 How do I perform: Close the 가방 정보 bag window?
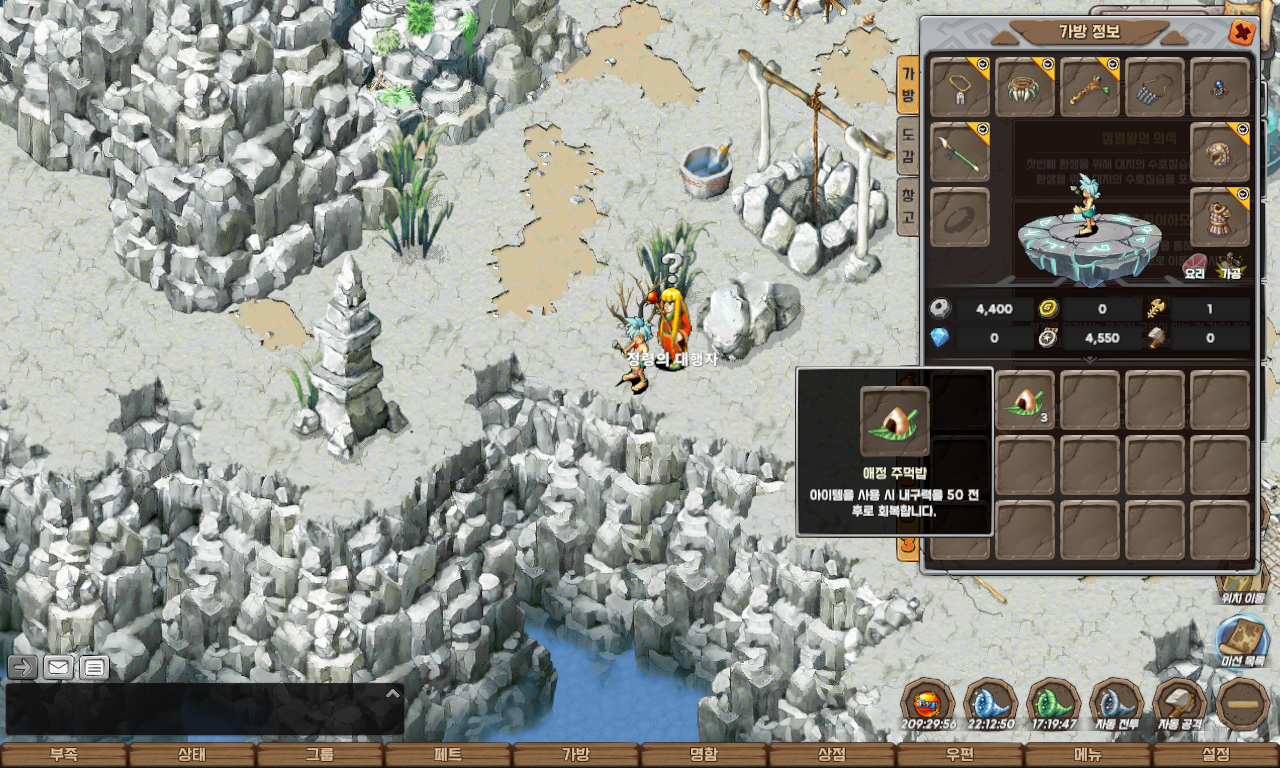click(x=1241, y=33)
